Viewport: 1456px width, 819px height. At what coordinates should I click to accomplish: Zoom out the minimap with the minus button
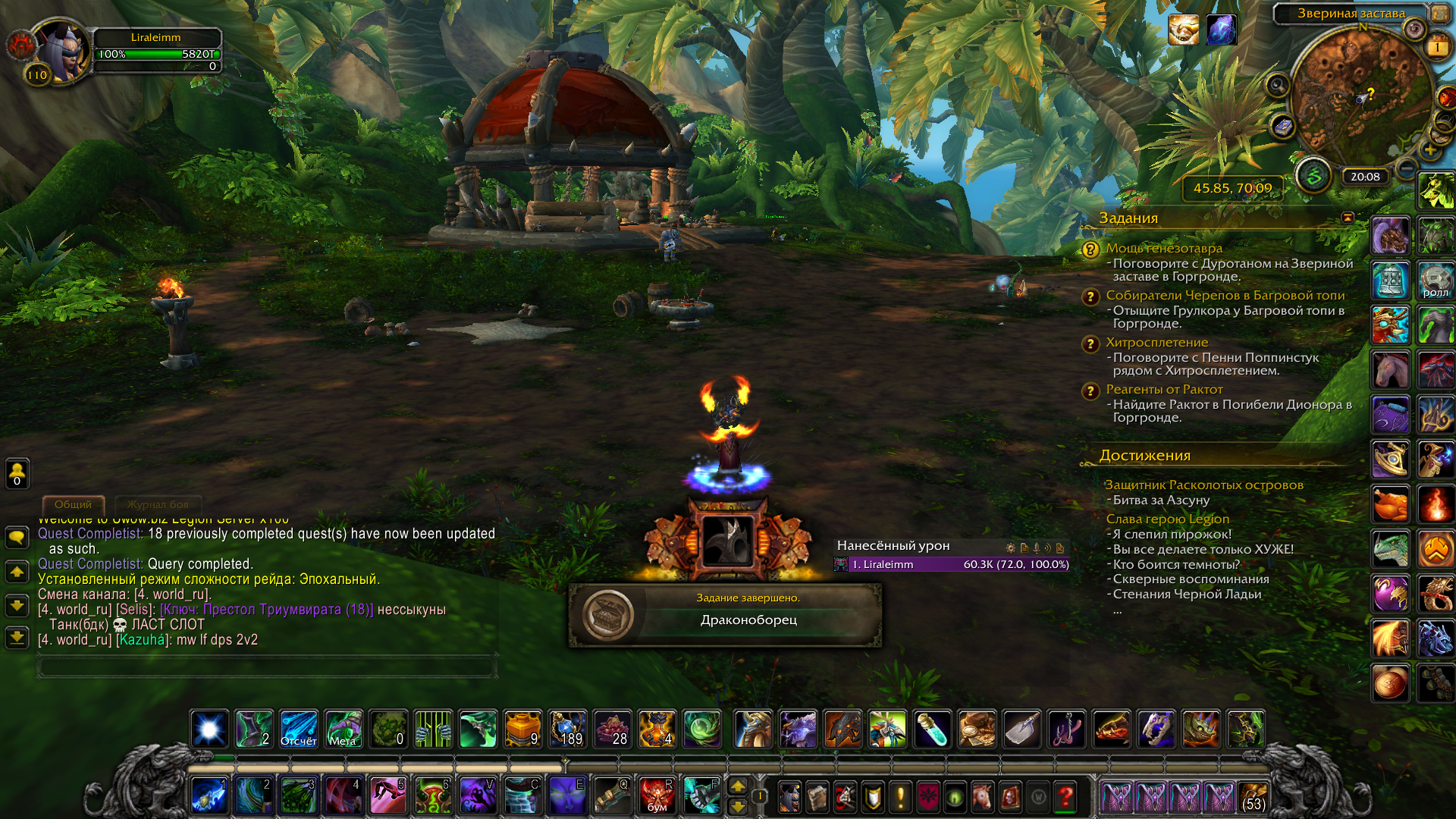(1406, 168)
